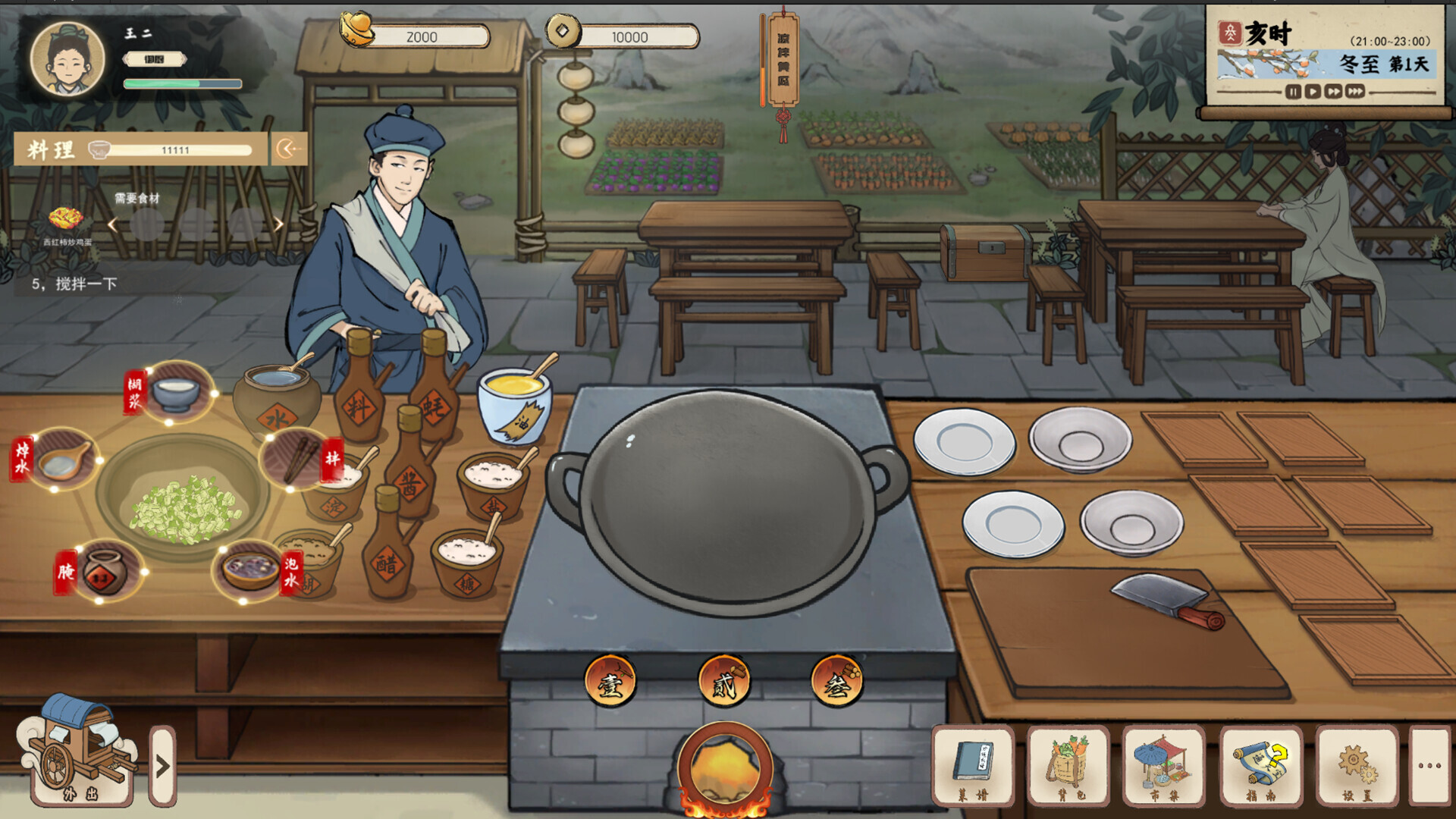Open the 菜谱 recipe book
The image size is (1456, 819).
[974, 767]
